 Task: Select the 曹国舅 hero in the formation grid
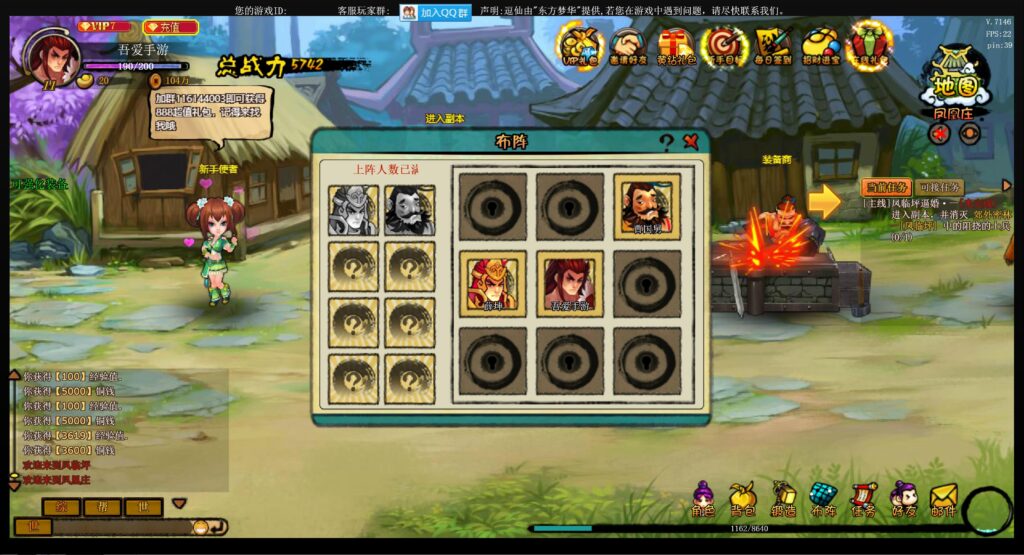(x=647, y=206)
